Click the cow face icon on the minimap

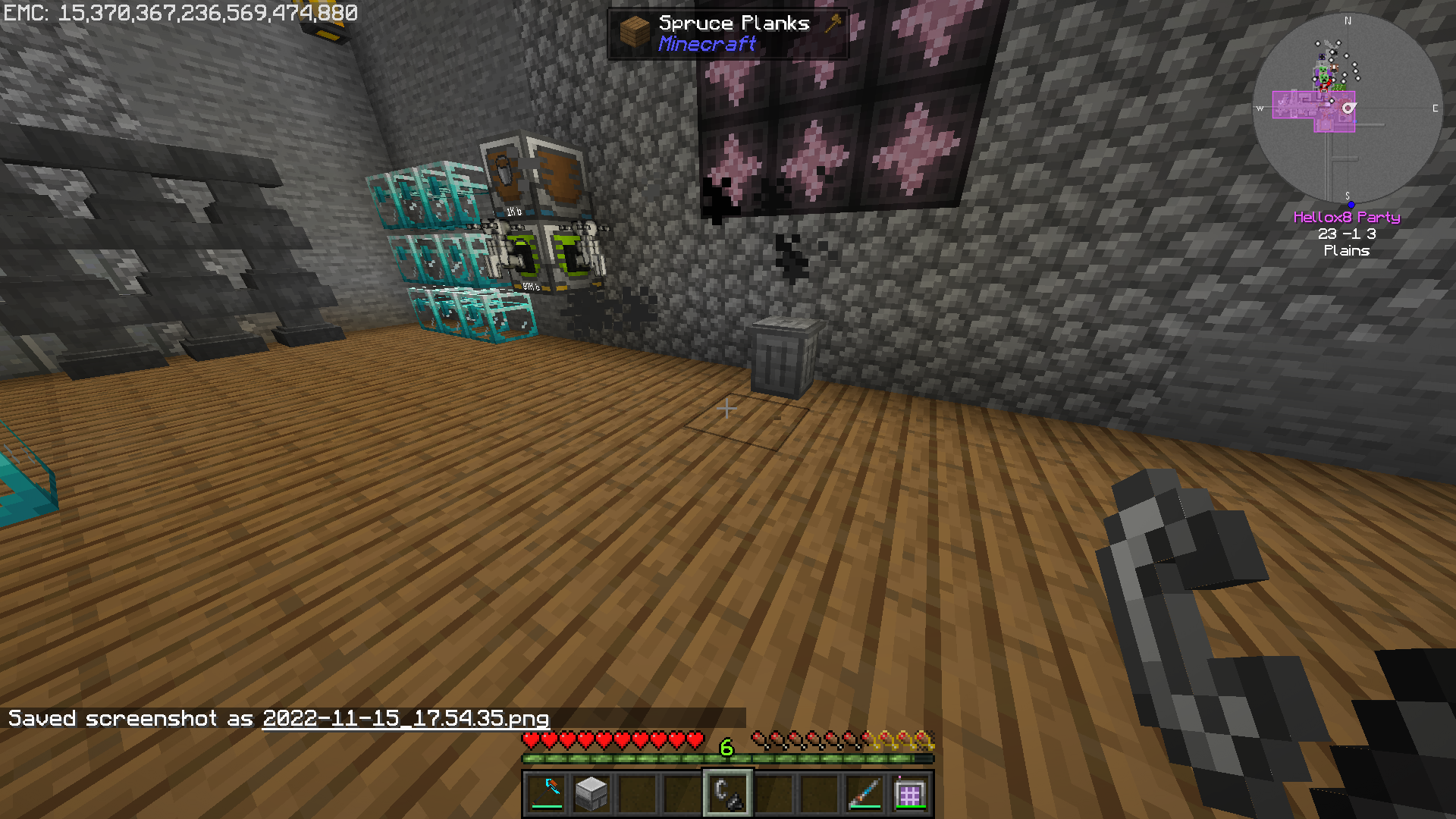point(1335,67)
